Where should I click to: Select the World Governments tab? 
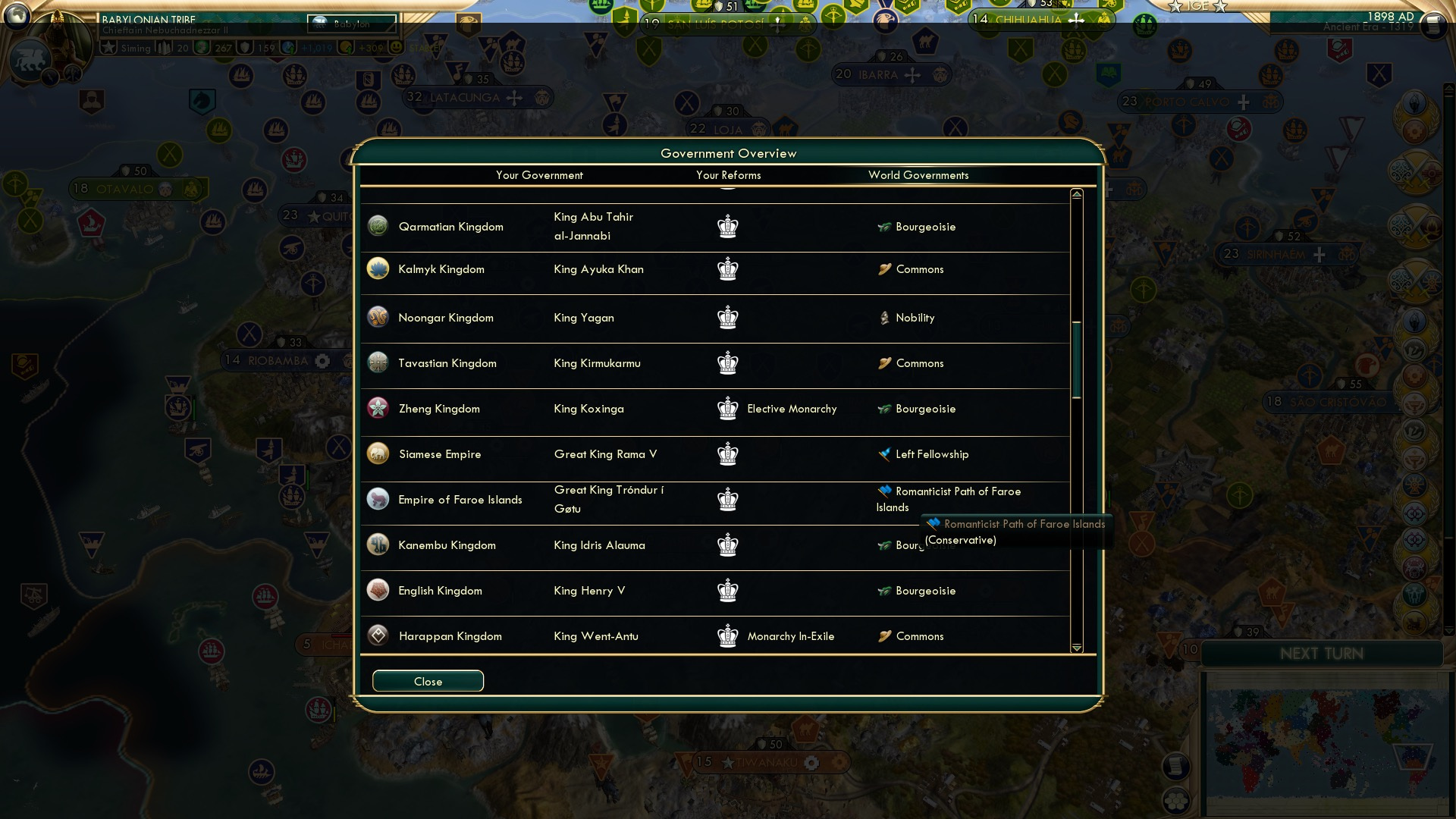click(x=919, y=175)
